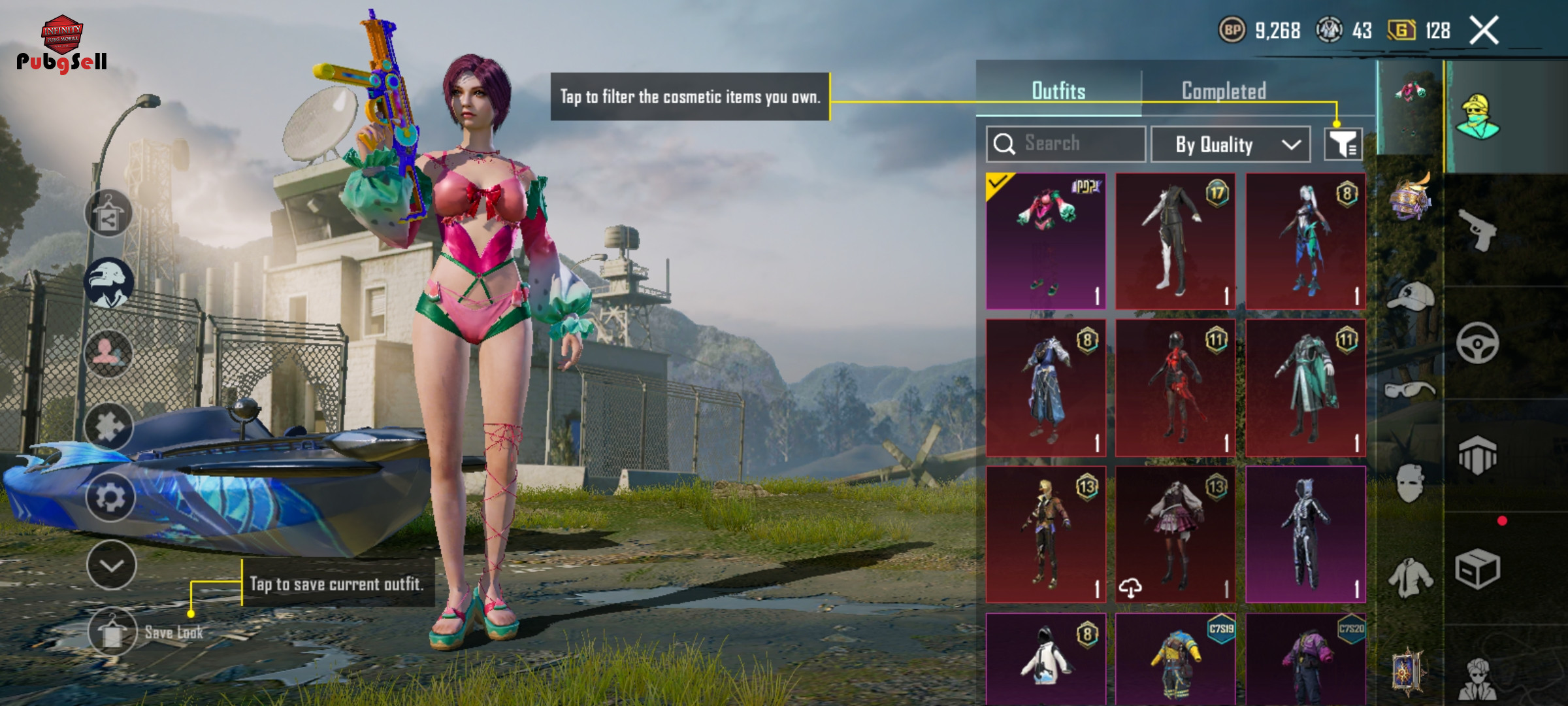Switch to the Completed tab
Screen dimensions: 1568x706
tap(1224, 91)
